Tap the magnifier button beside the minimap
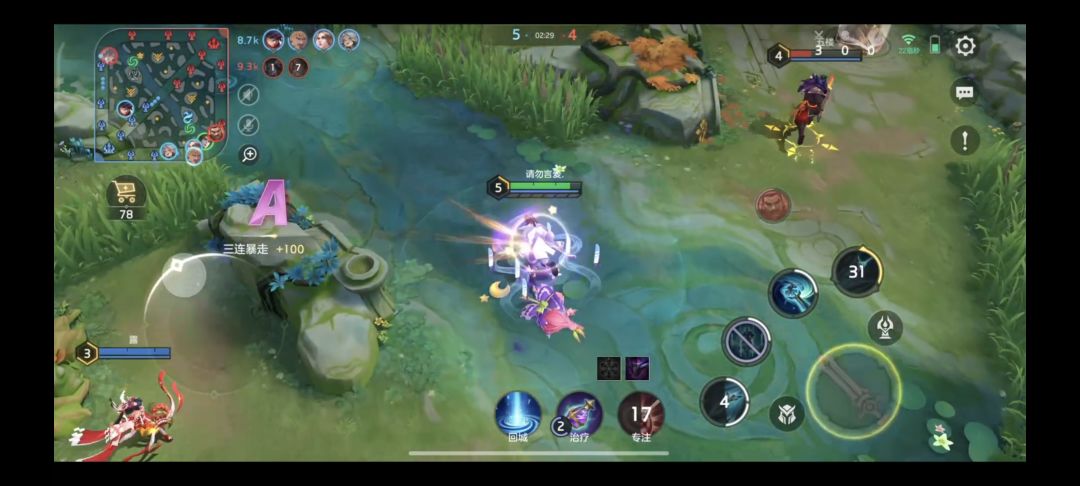Screen dimensions: 1080x486 249,154
